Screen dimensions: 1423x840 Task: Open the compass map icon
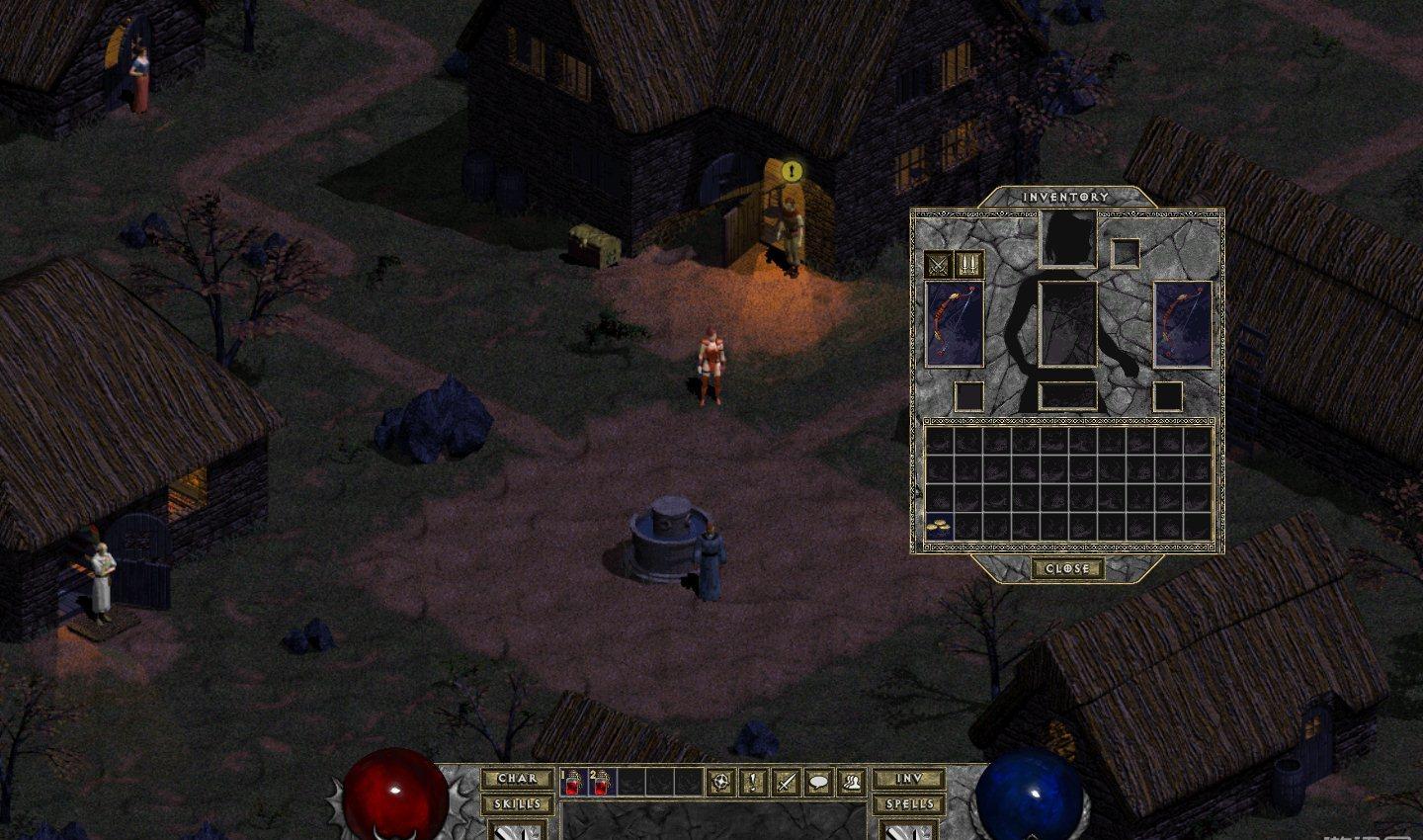click(x=721, y=783)
